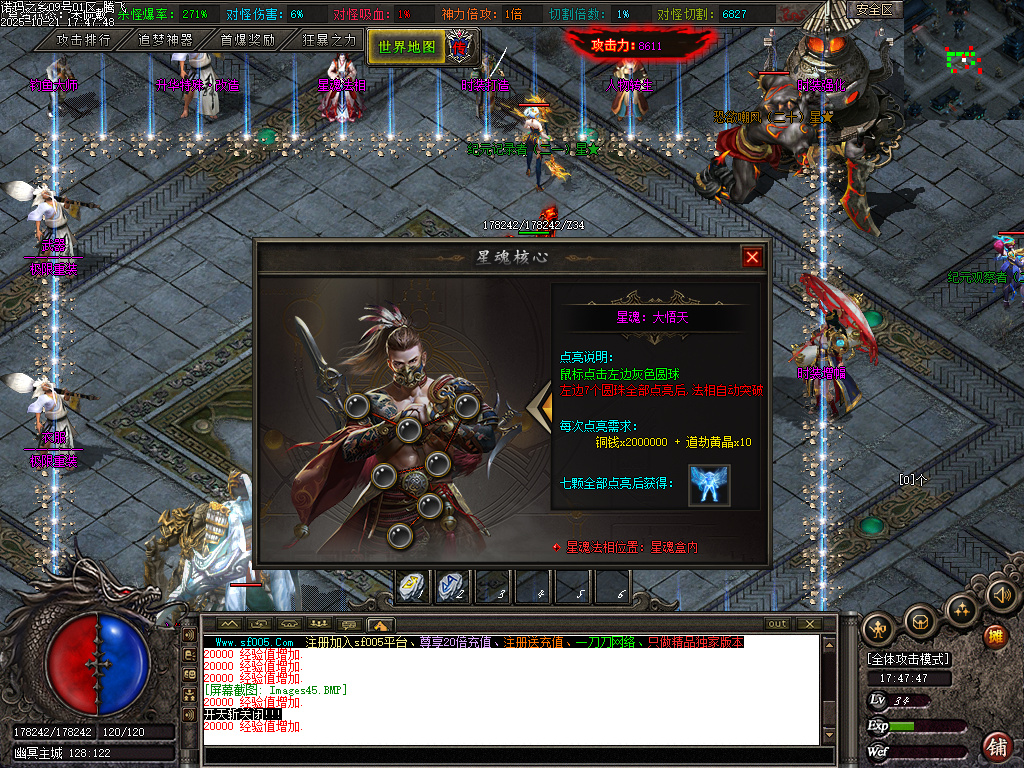Use the item in hotbar slot 1
The image size is (1024, 768).
[x=414, y=587]
